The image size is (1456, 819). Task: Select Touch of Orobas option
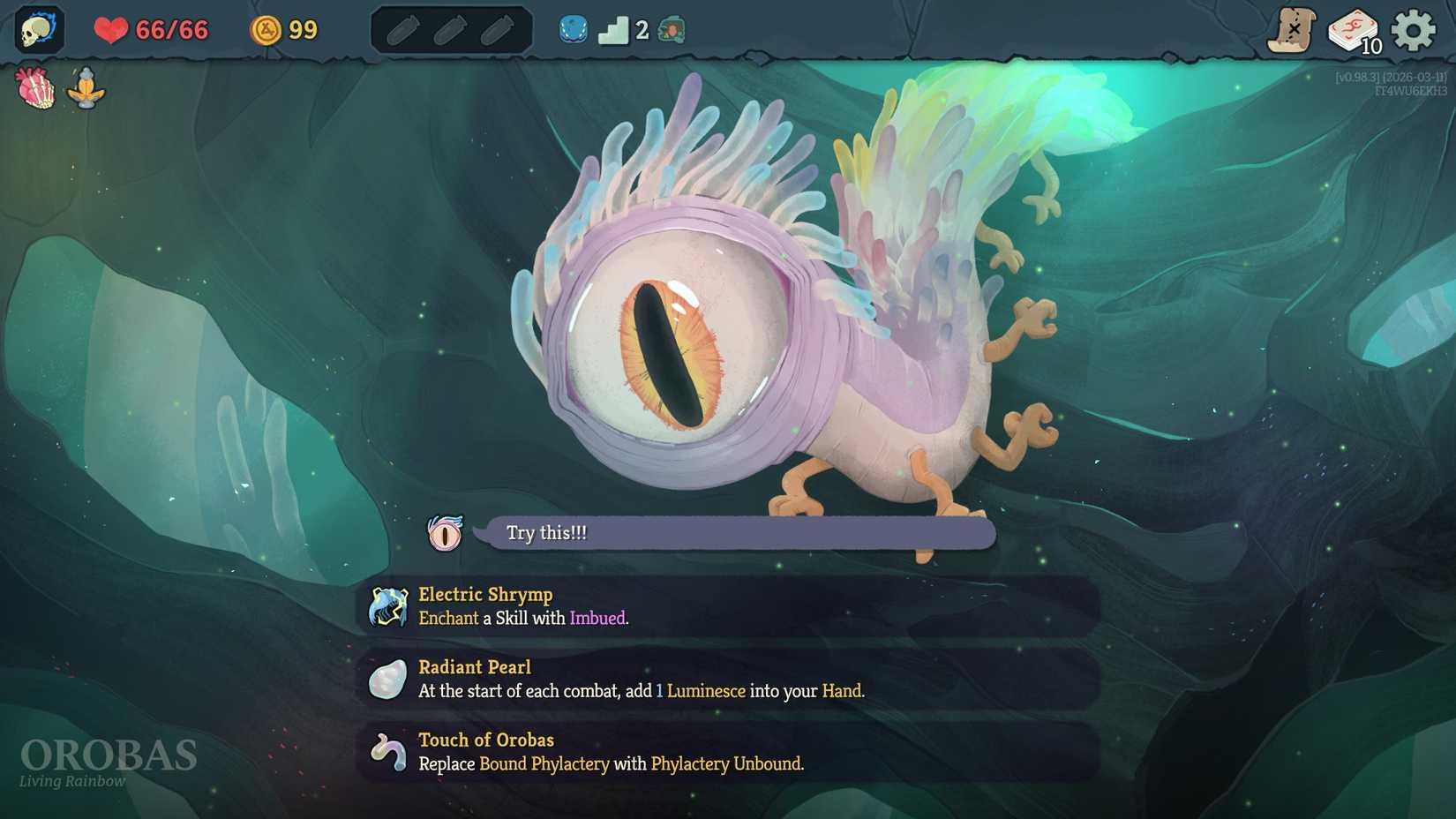coord(729,752)
